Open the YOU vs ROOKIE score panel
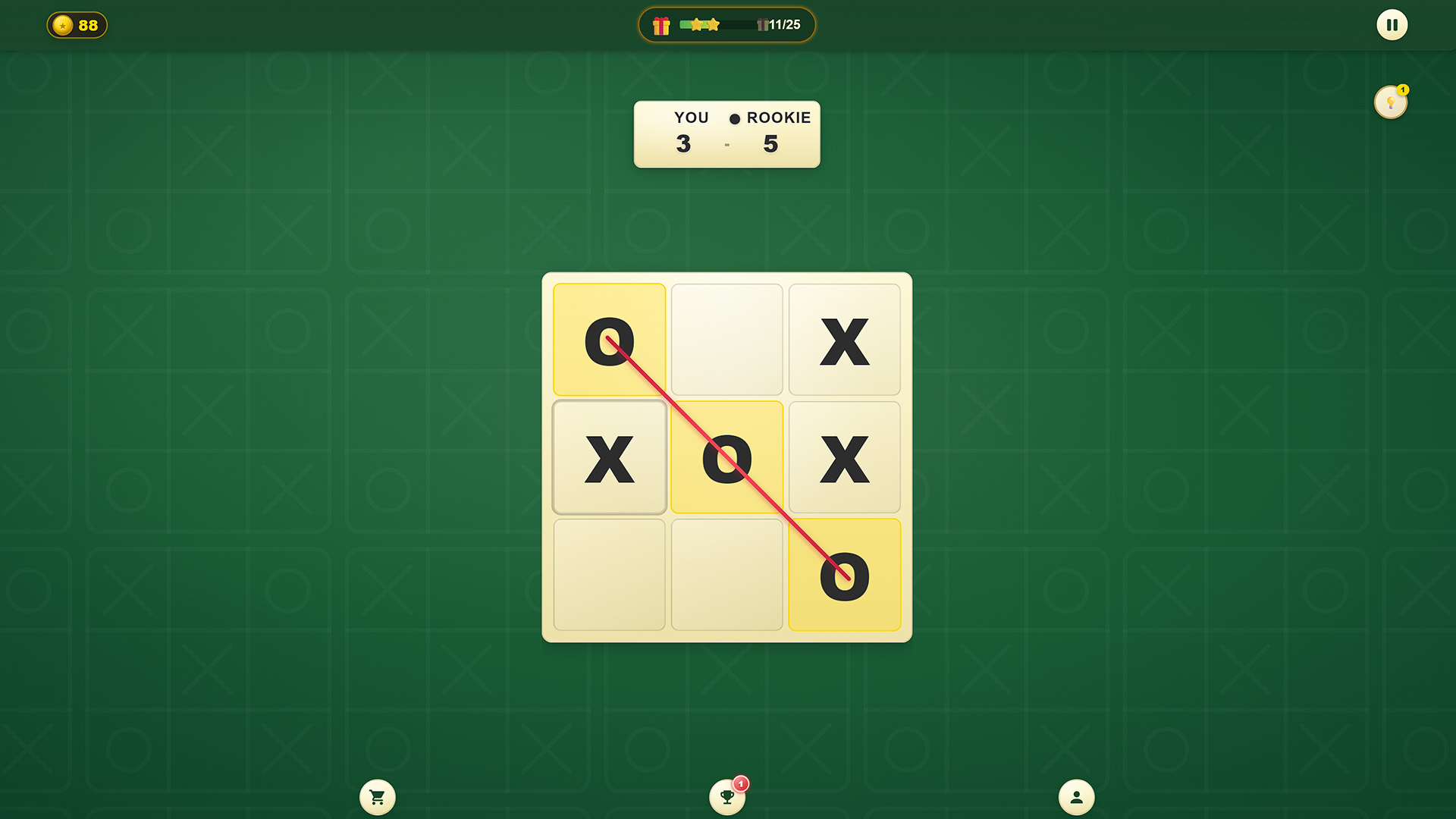This screenshot has width=1456, height=819. [726, 133]
